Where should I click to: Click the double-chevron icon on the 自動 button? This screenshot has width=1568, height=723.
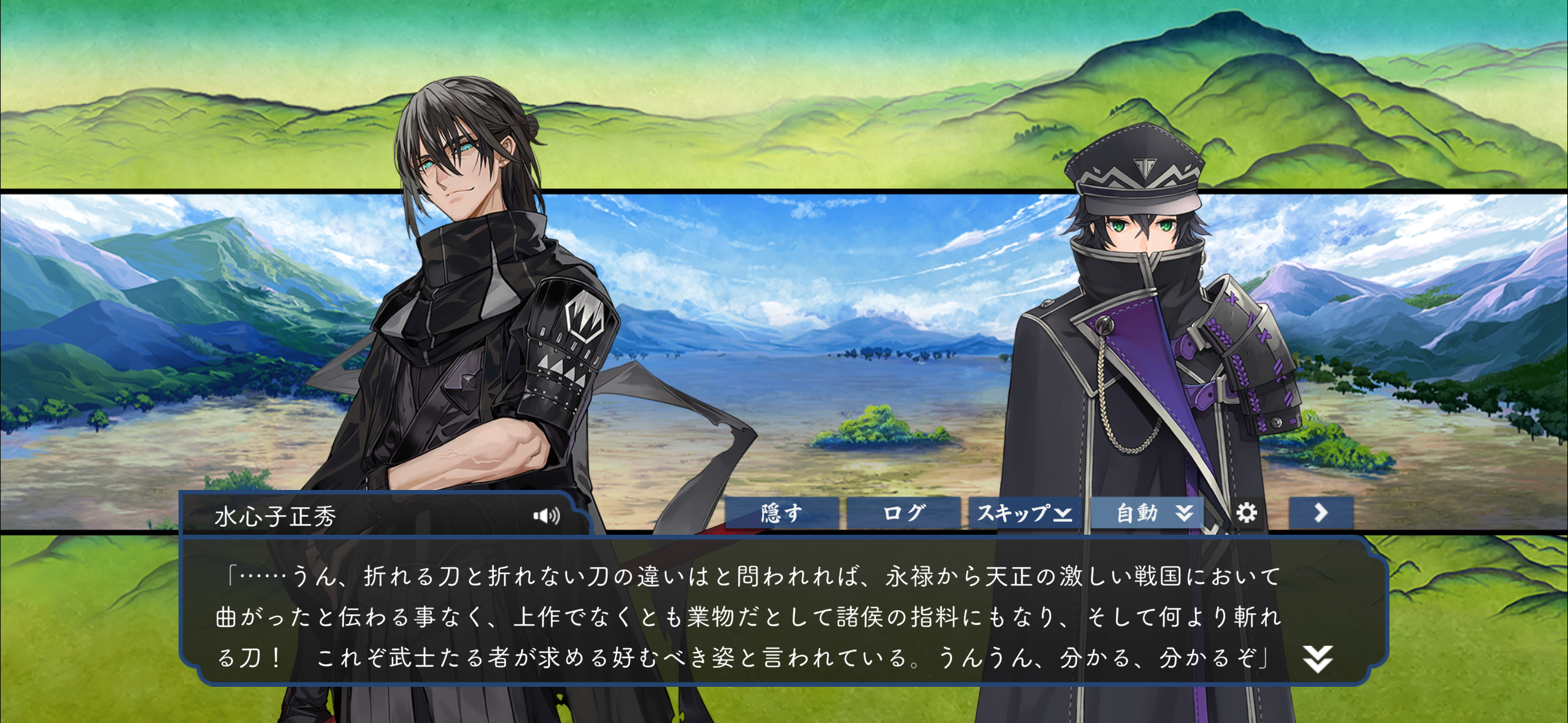(x=1184, y=514)
